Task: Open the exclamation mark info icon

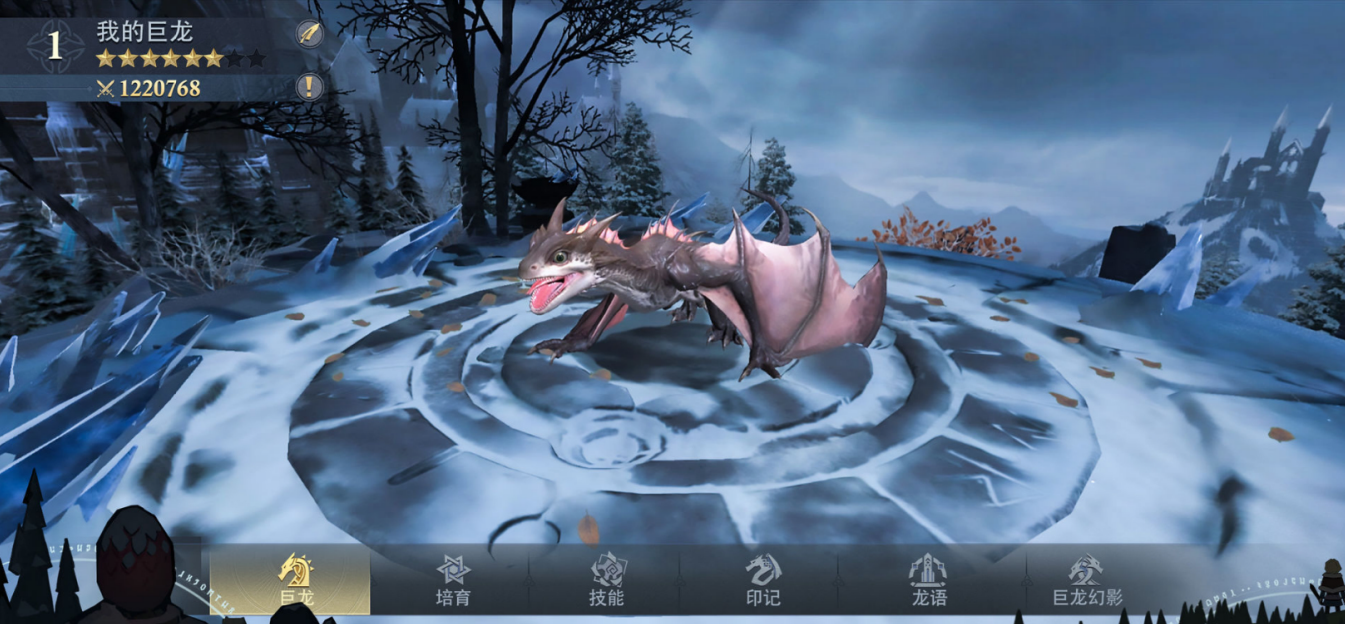Action: click(x=310, y=87)
